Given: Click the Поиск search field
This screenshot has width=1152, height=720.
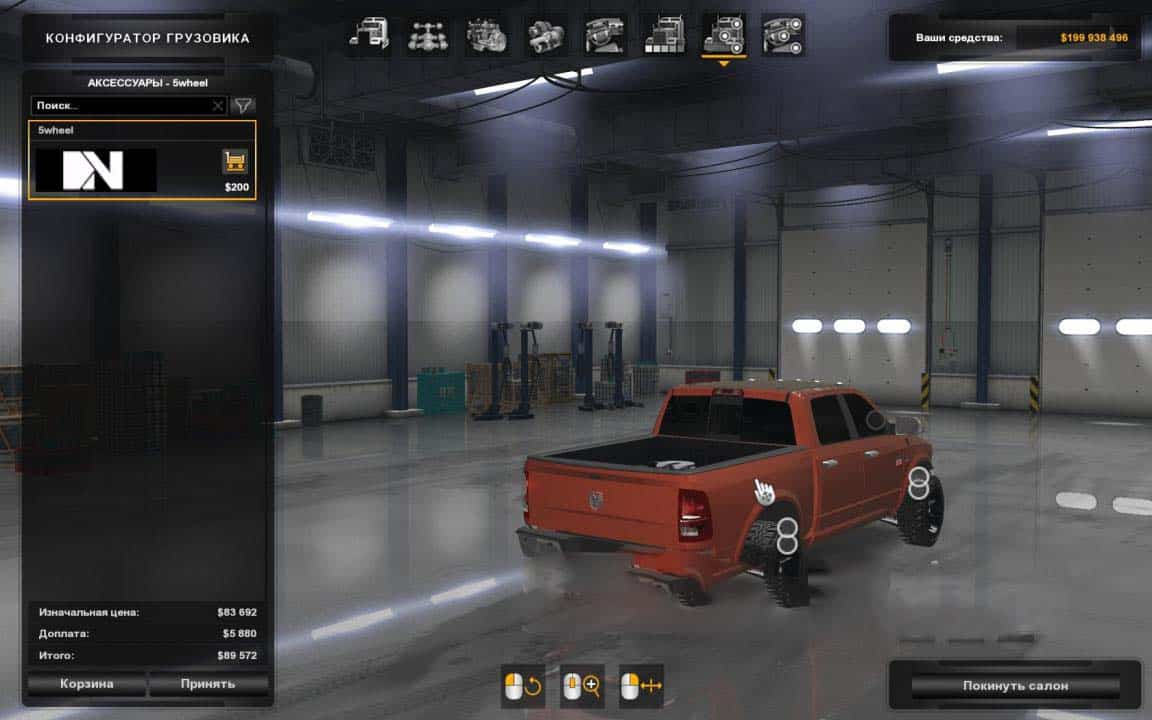Looking at the screenshot, I should pos(120,105).
